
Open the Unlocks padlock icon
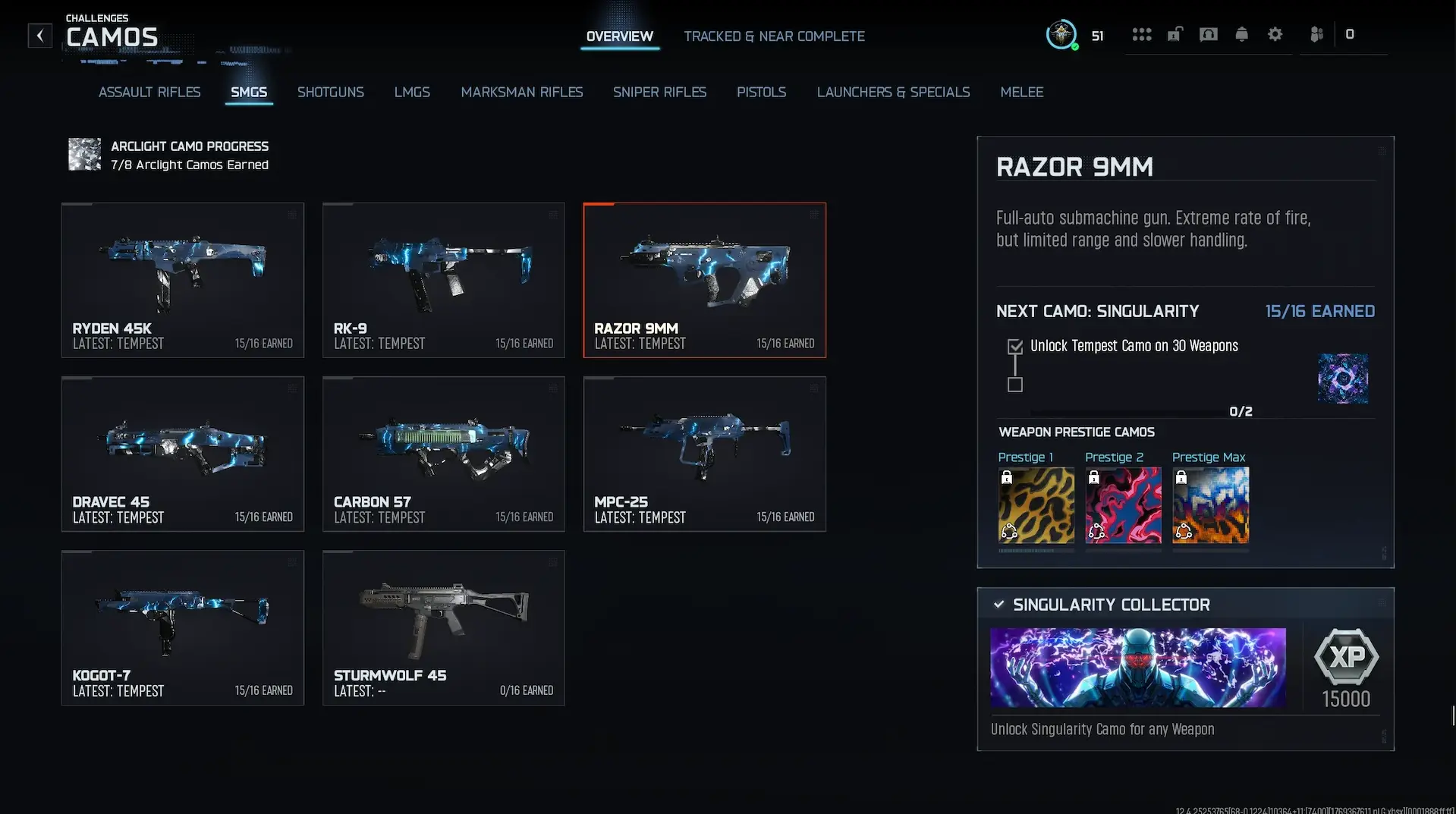click(1175, 34)
